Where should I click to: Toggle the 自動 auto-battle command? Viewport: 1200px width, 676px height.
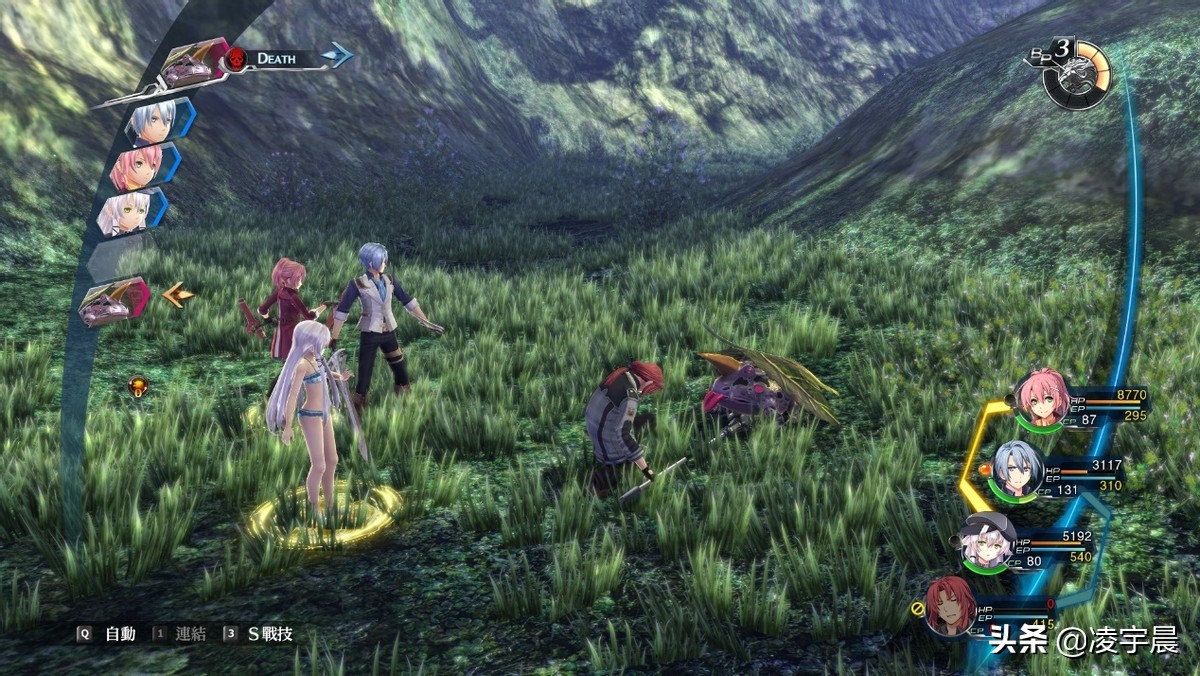point(111,634)
